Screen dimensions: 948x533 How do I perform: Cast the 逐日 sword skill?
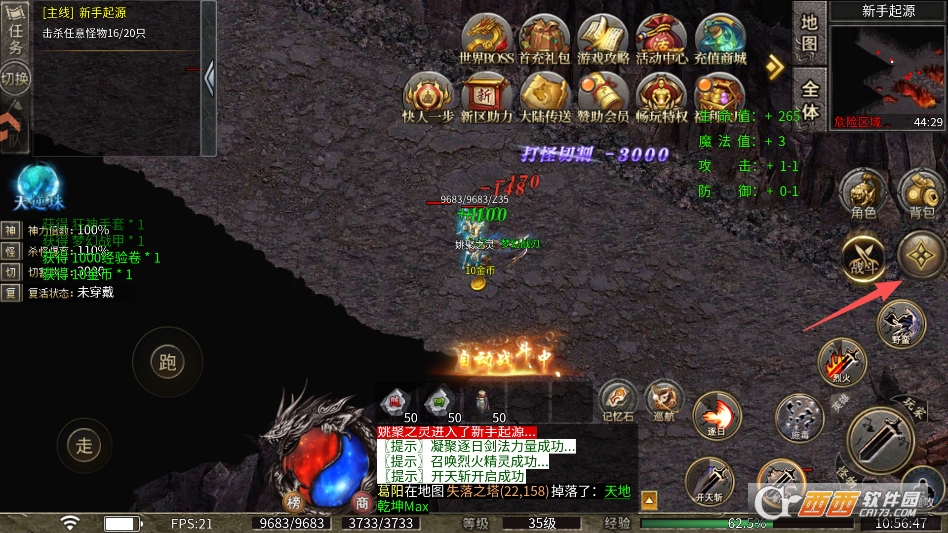(x=717, y=414)
